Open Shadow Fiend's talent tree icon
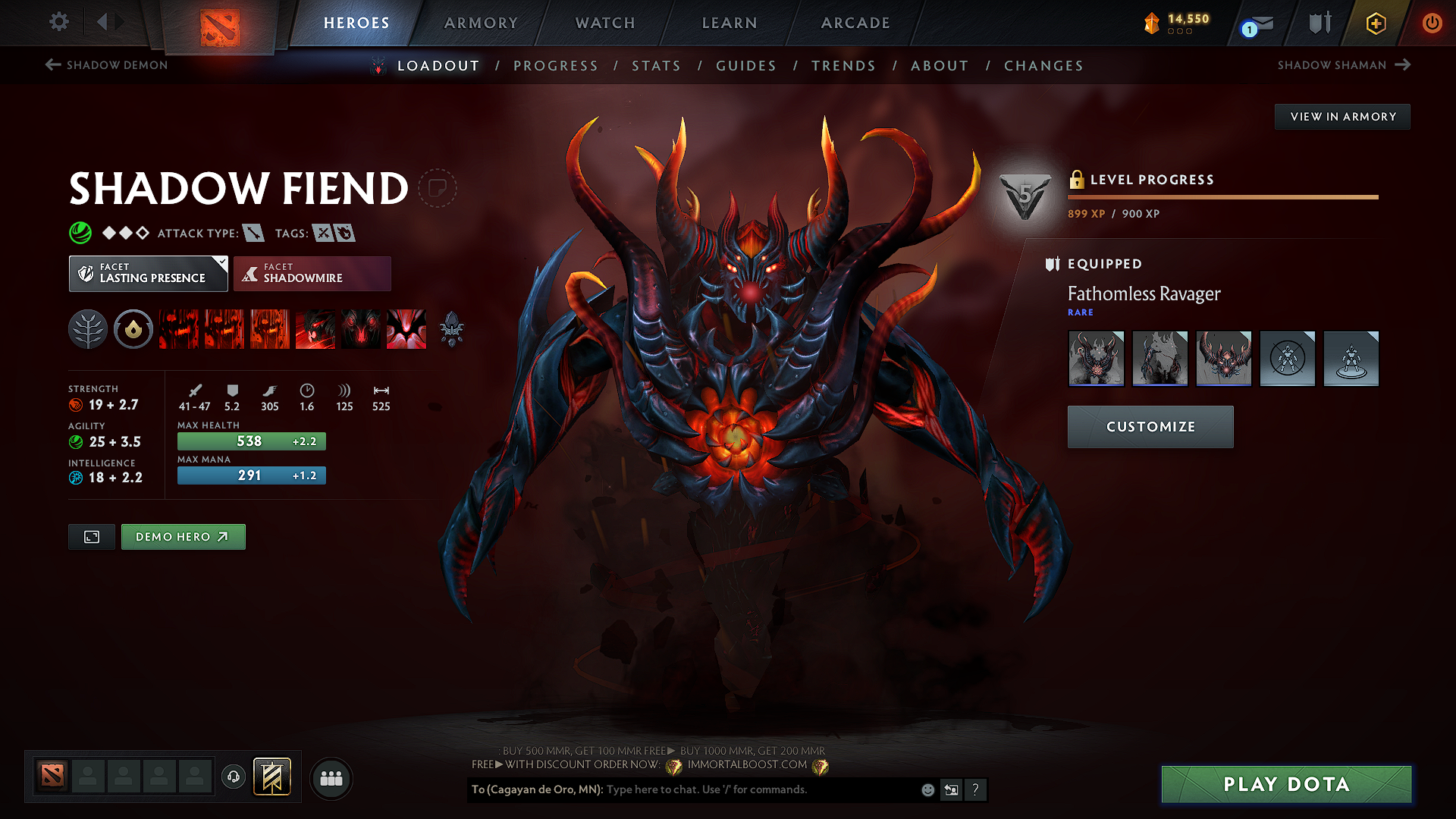This screenshot has height=819, width=1456. pos(87,329)
